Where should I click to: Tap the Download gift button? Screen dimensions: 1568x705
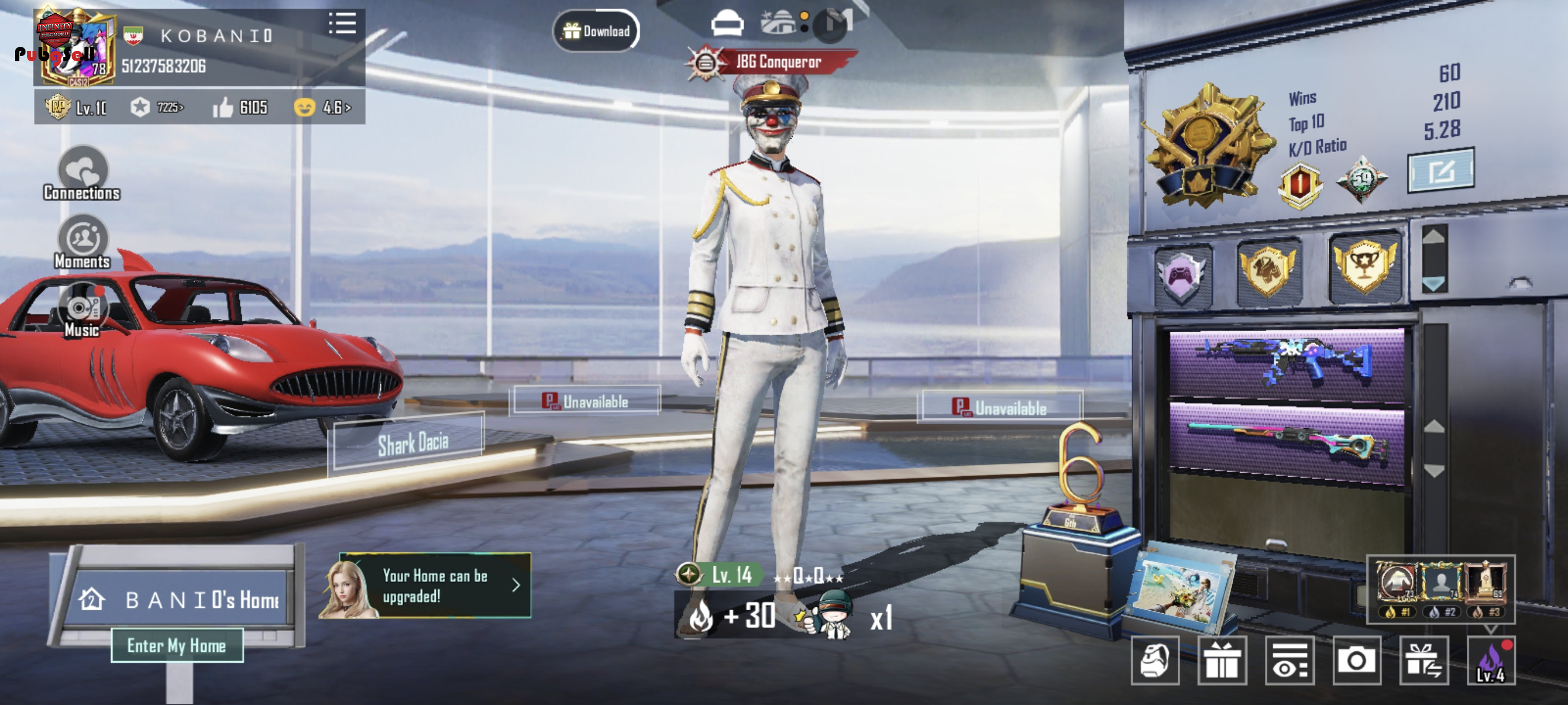click(596, 31)
